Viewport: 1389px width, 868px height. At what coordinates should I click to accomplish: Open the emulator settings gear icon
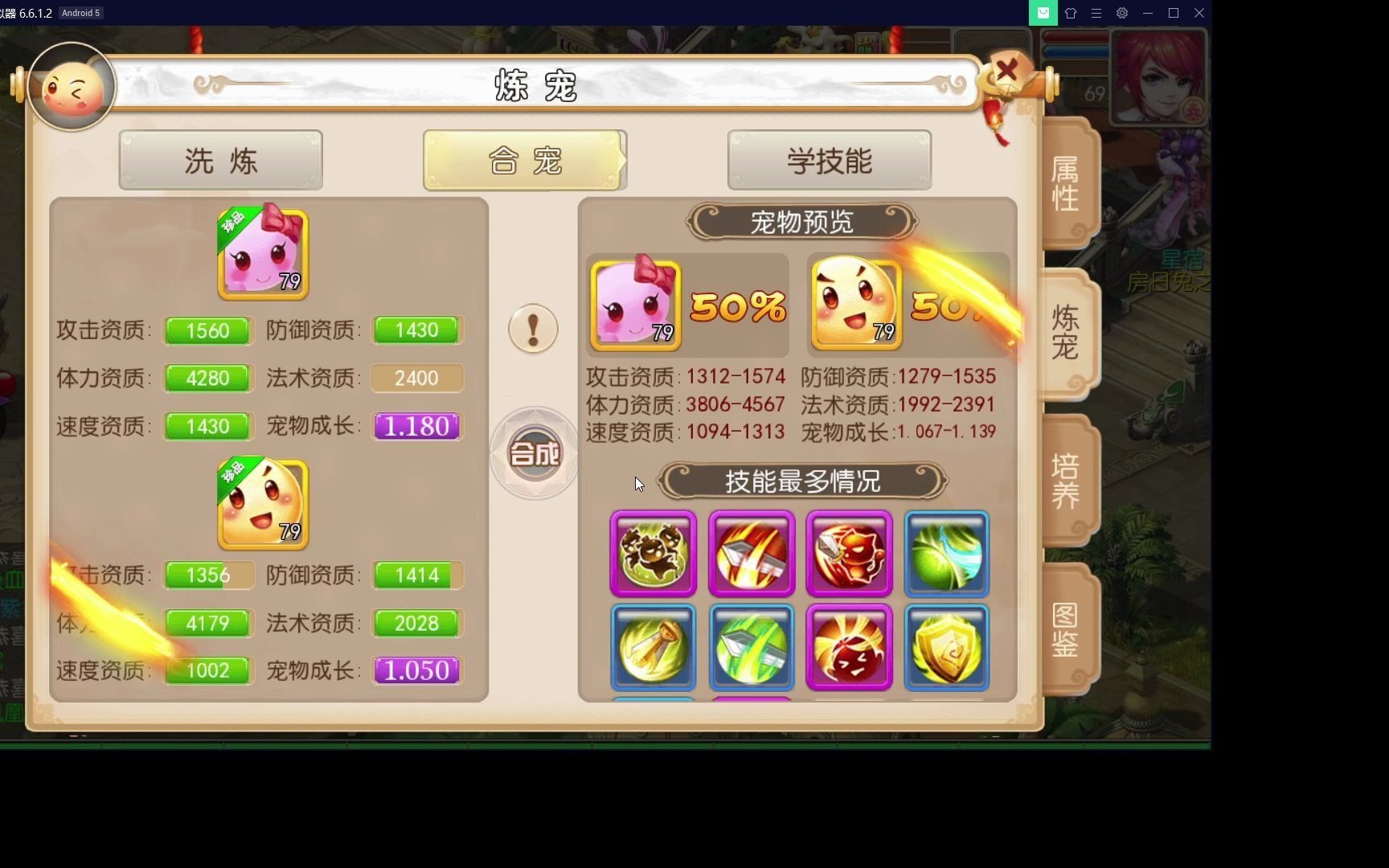(x=1121, y=13)
